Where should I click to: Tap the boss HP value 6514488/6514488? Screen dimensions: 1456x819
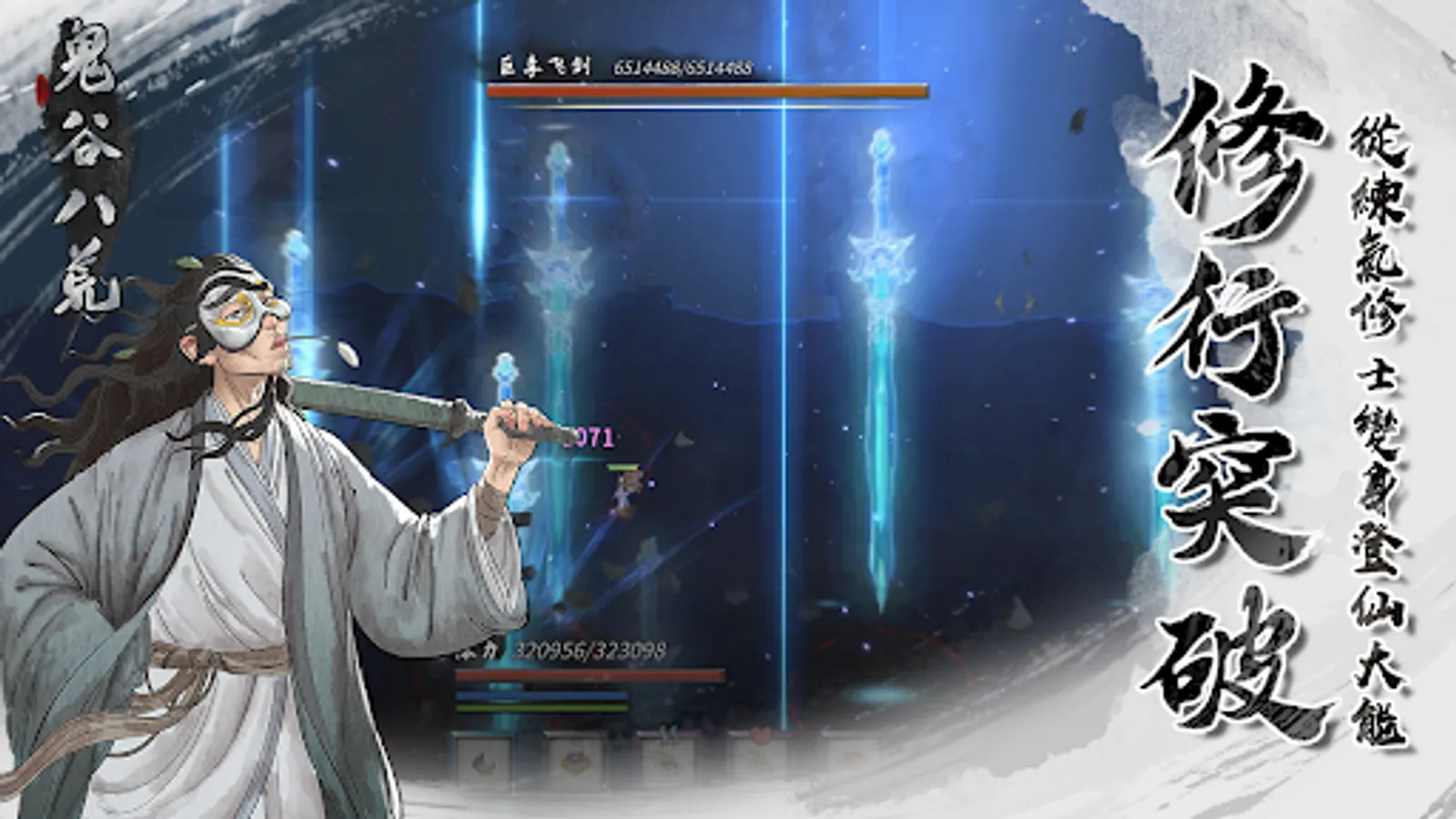point(682,66)
